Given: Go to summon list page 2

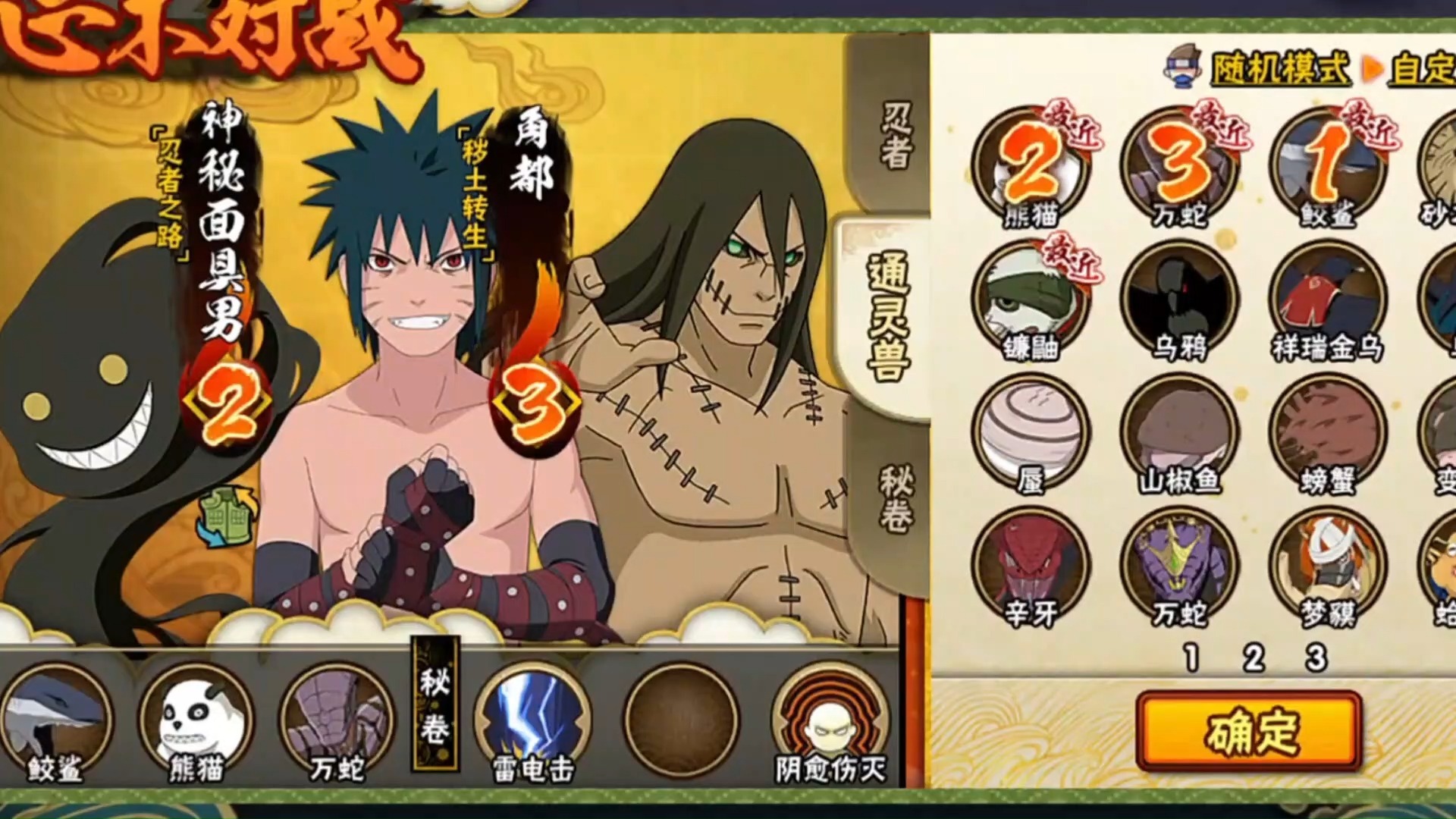Looking at the screenshot, I should pyautogui.click(x=1254, y=658).
